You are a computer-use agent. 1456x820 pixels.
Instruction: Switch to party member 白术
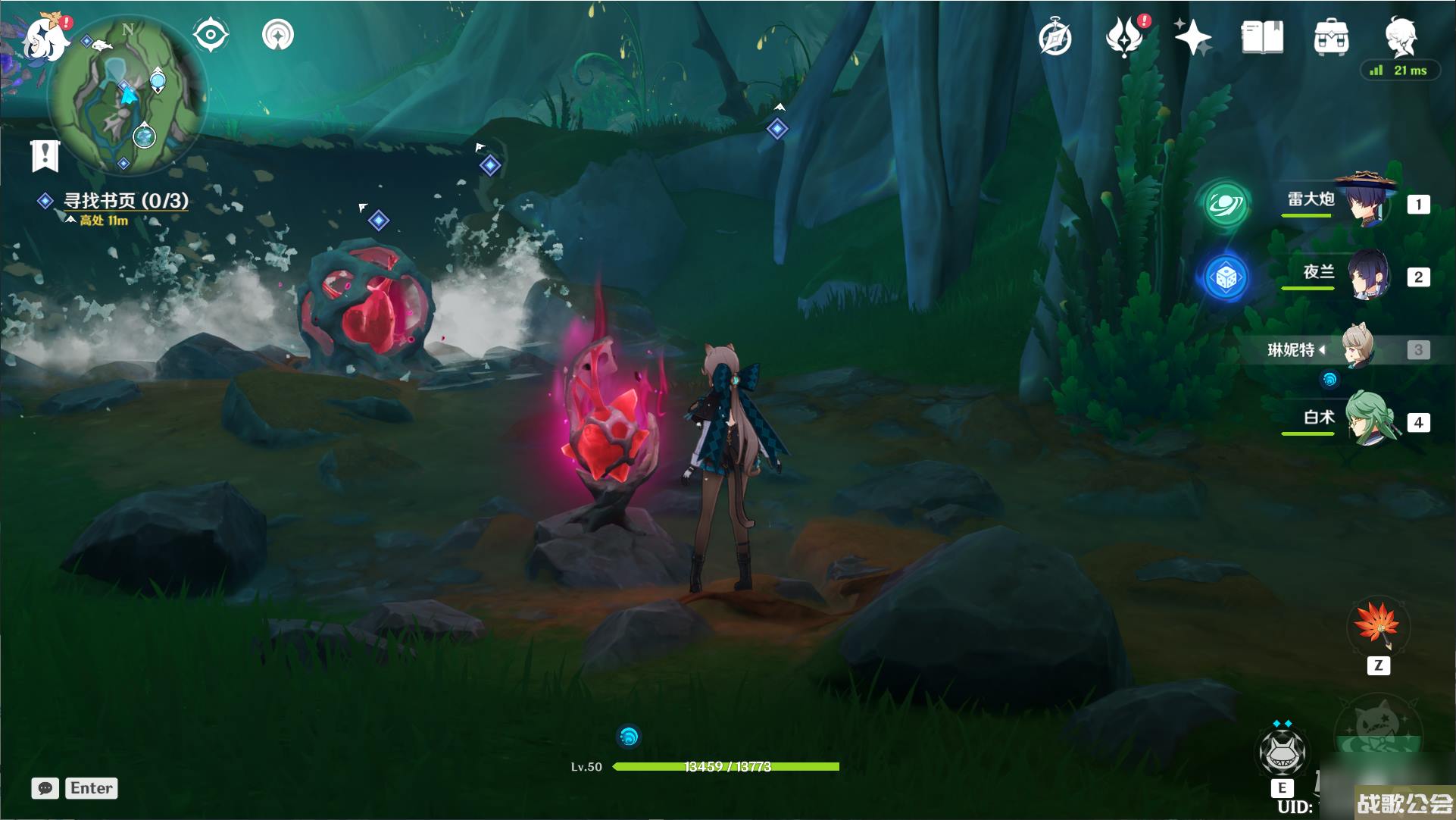(x=1367, y=419)
